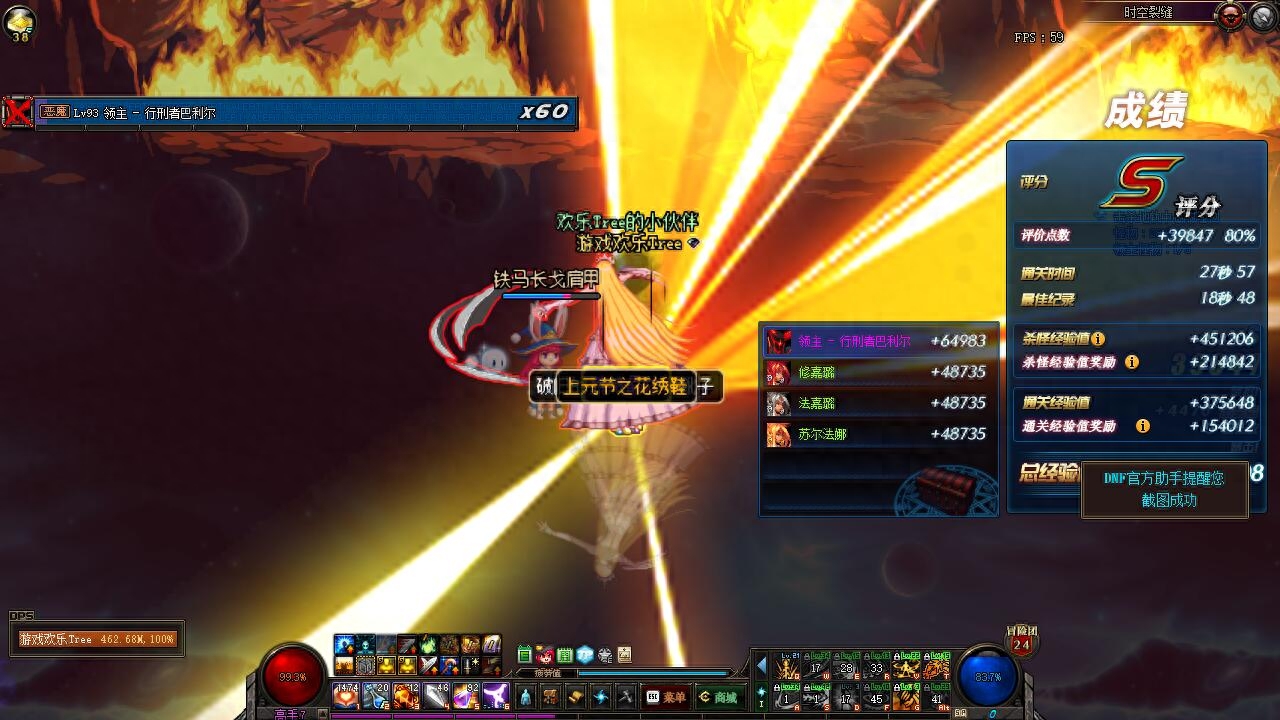Image resolution: width=1280 pixels, height=720 pixels.
Task: Click the red skull icon near 时空裂缝
Action: coord(1230,15)
